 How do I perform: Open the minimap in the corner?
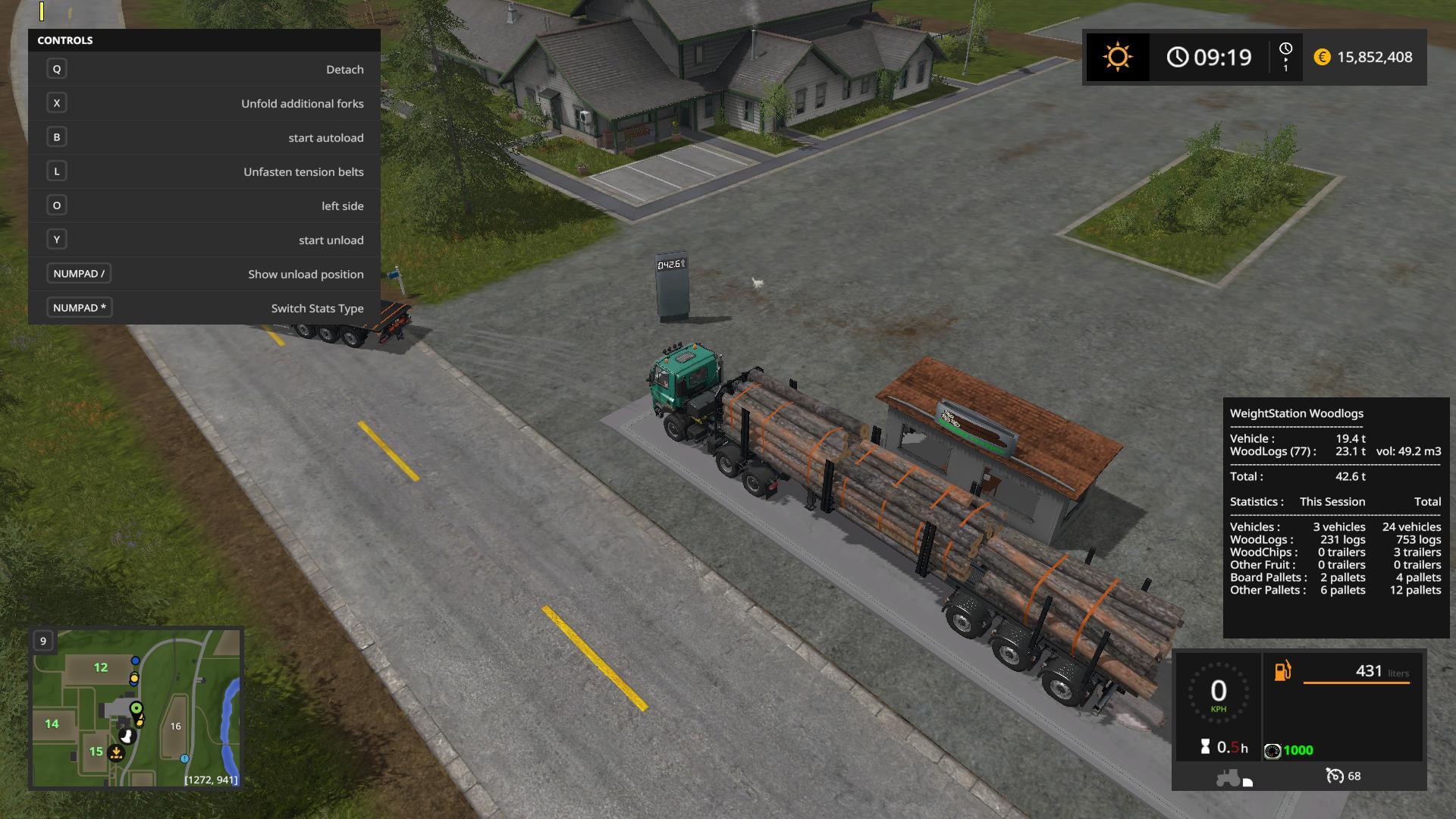click(x=136, y=708)
